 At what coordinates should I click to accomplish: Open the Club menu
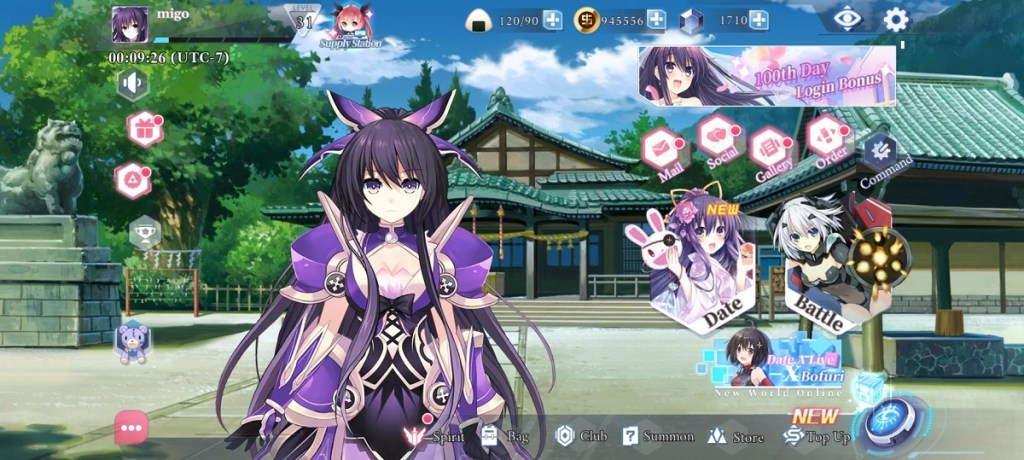tap(581, 436)
